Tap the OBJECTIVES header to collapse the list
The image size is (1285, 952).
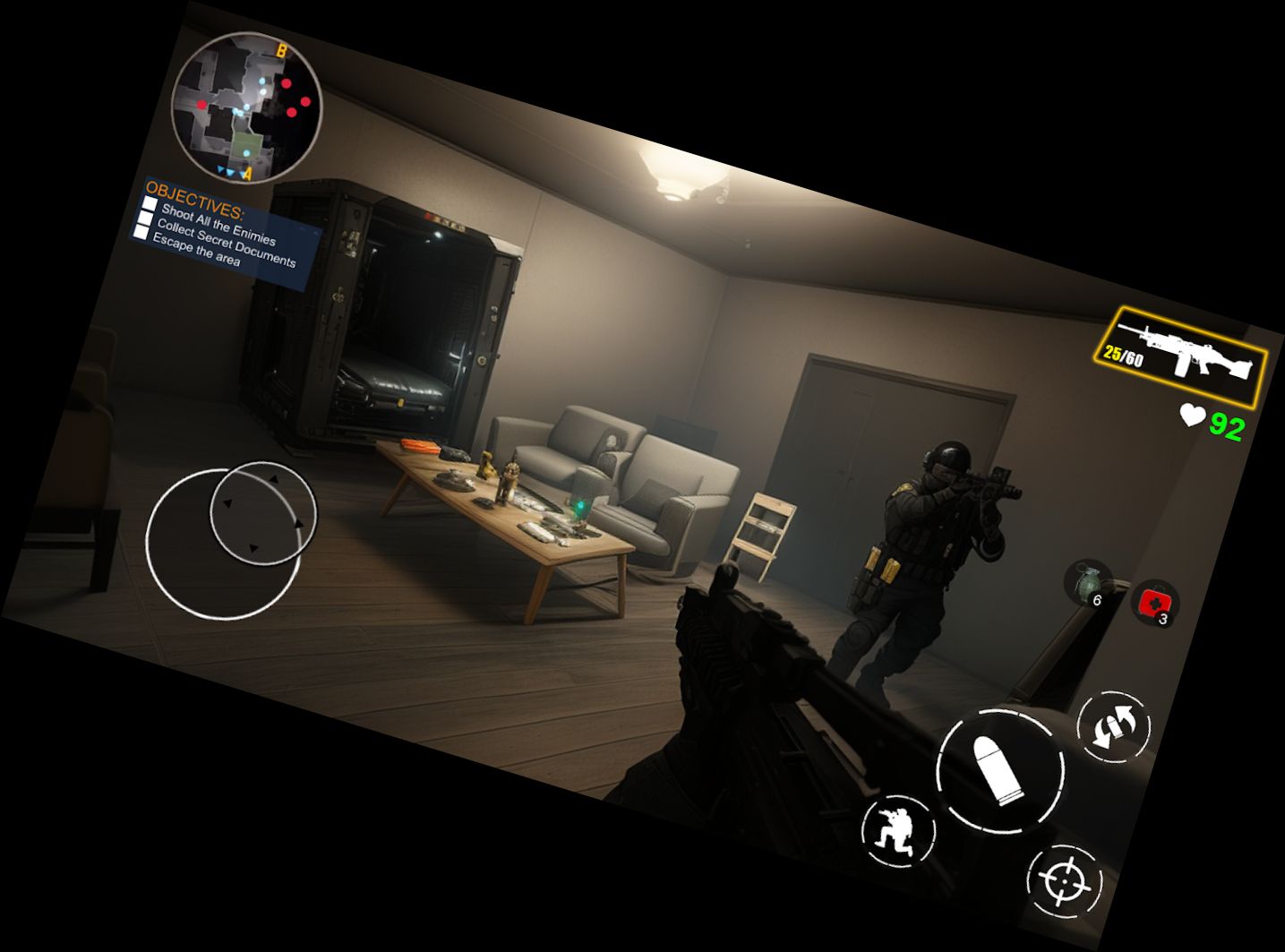pos(193,198)
